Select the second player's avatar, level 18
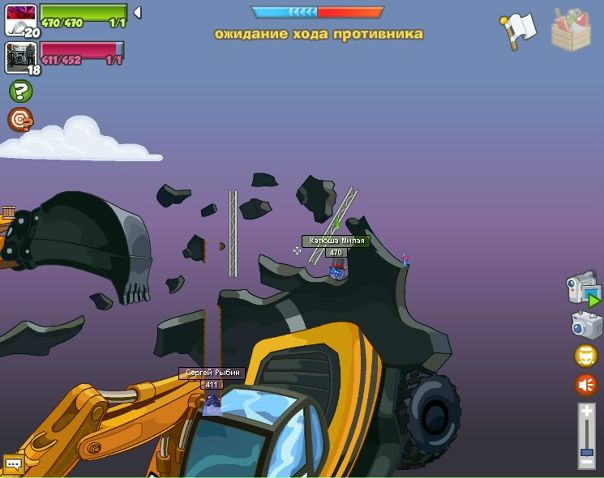This screenshot has height=478, width=604. [x=20, y=56]
